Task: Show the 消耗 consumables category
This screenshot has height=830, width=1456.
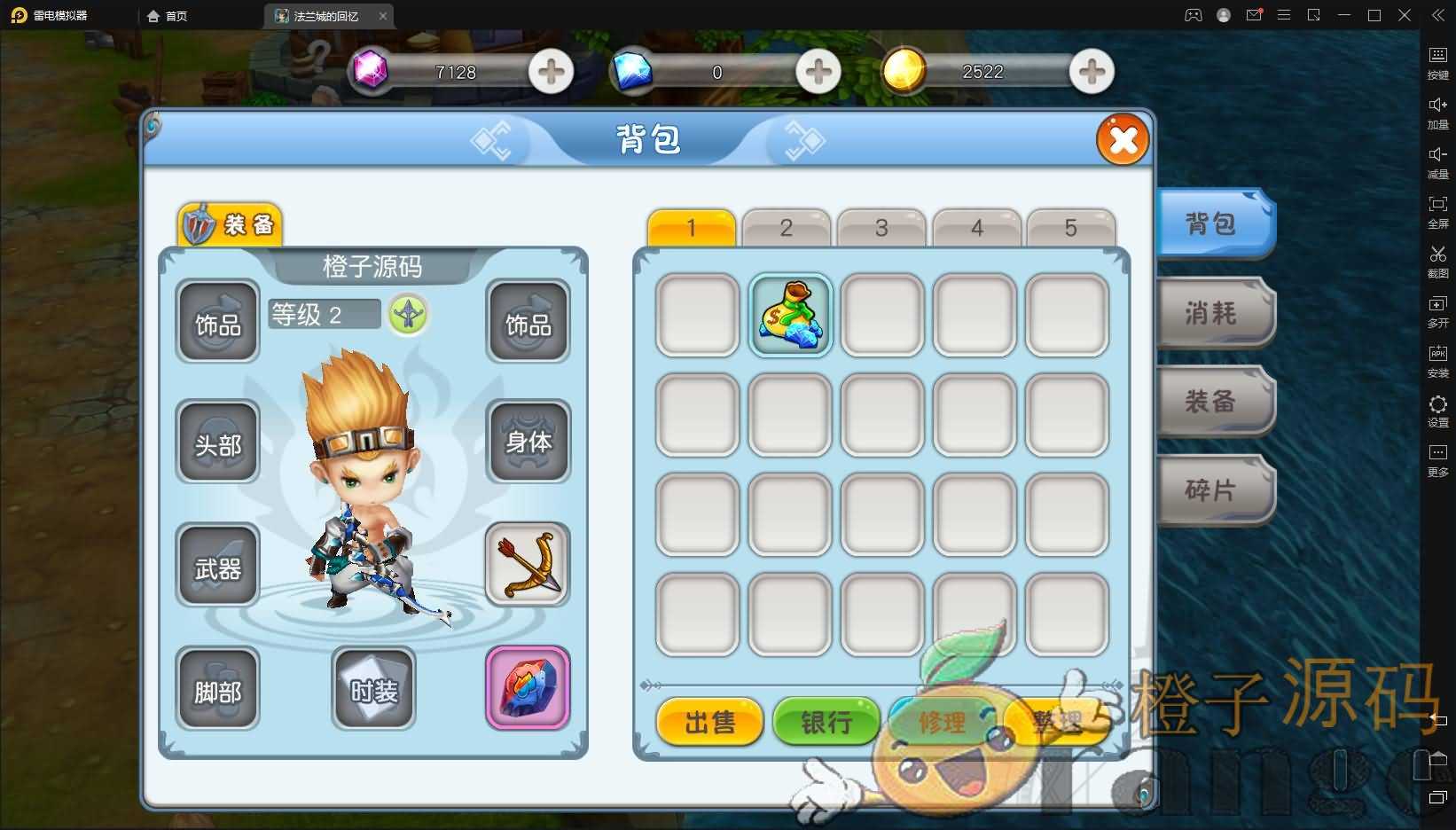Action: tap(1213, 313)
